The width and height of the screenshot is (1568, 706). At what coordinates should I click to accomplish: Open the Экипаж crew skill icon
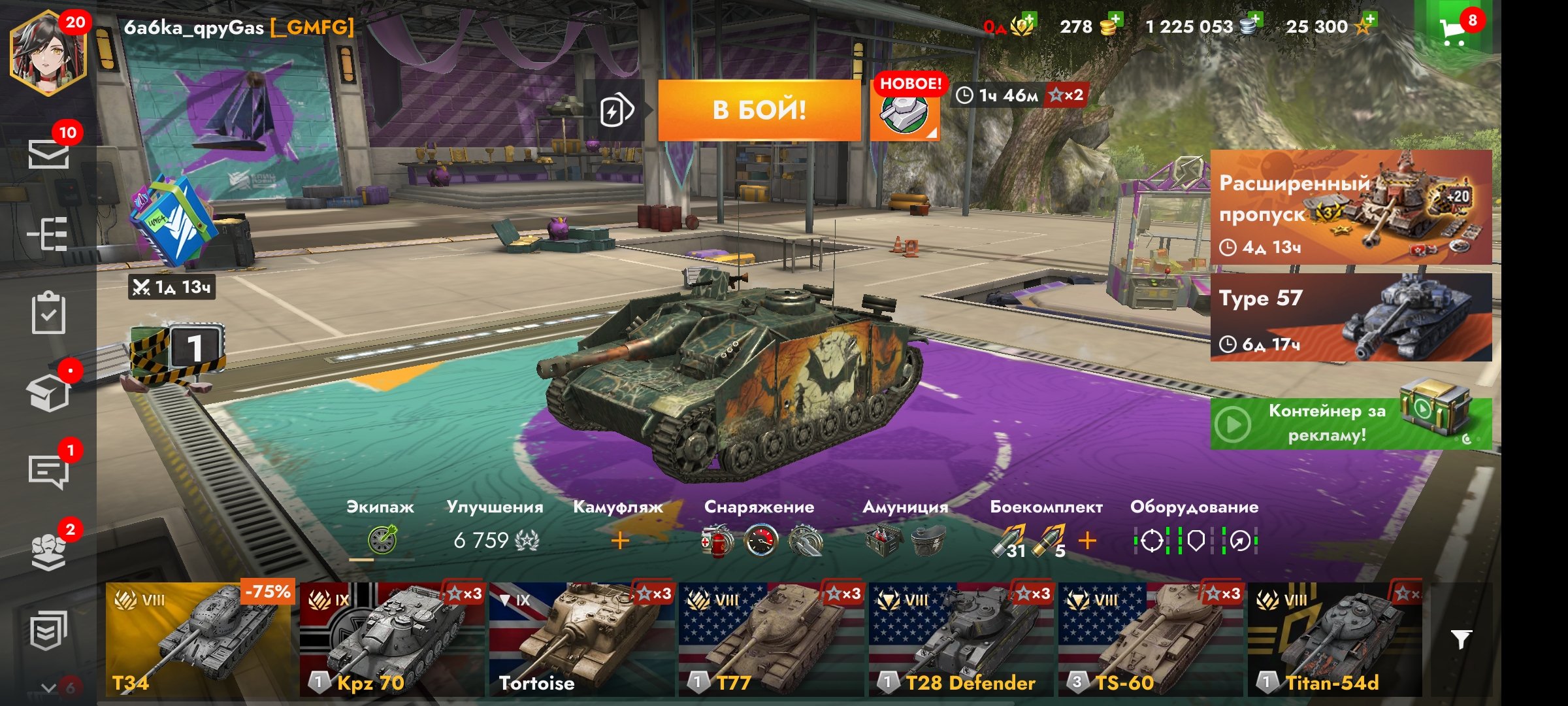click(382, 541)
